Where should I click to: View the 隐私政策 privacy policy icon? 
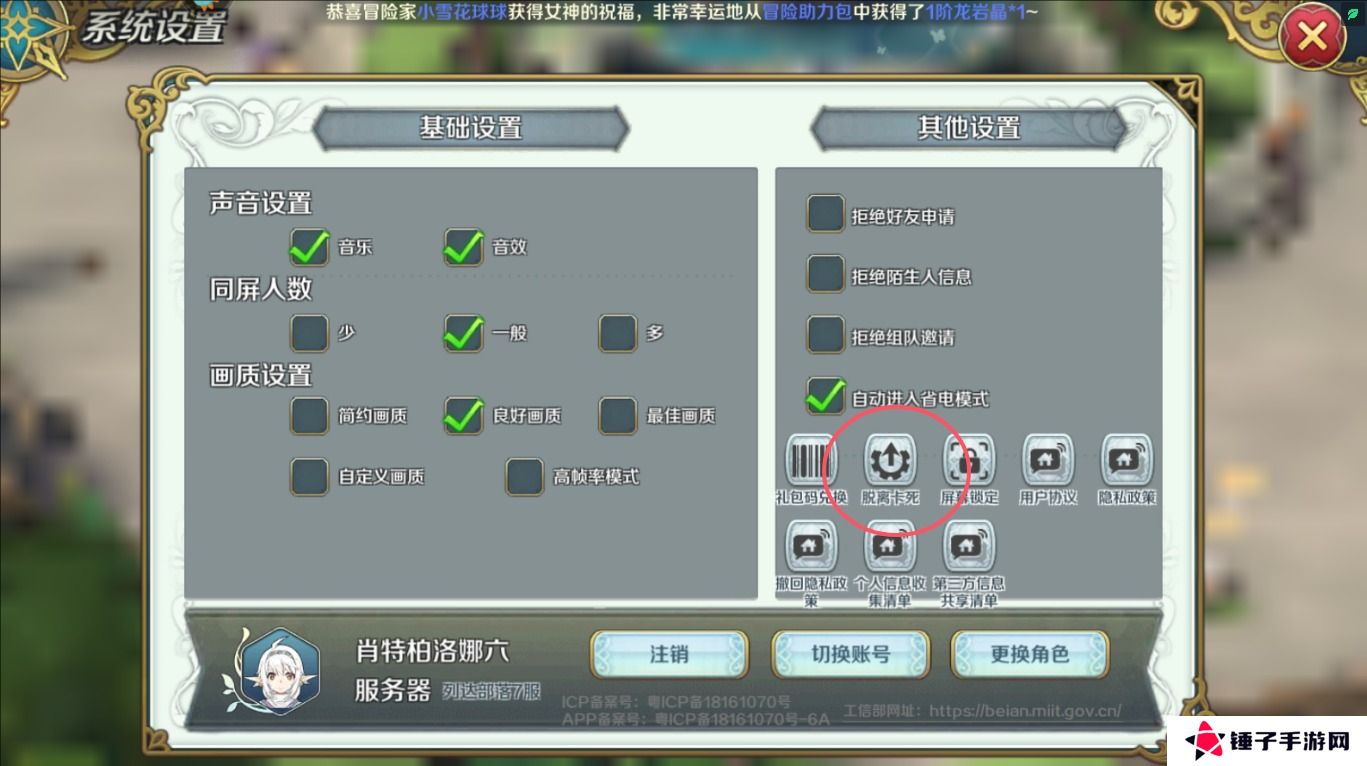(x=1126, y=461)
